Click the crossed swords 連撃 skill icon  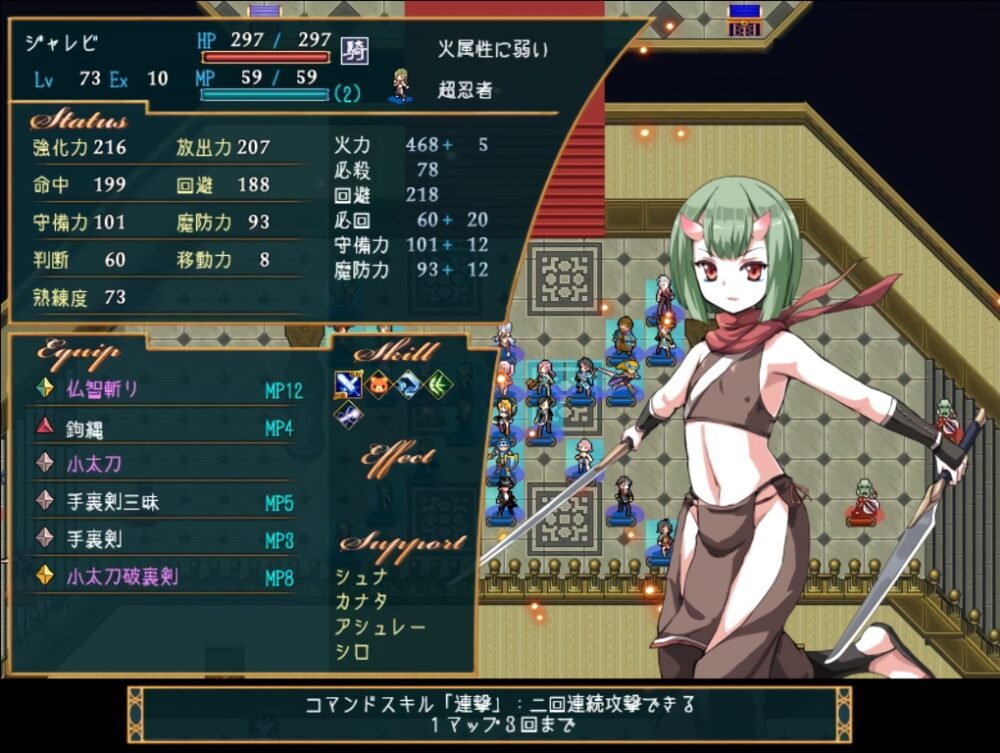(347, 385)
